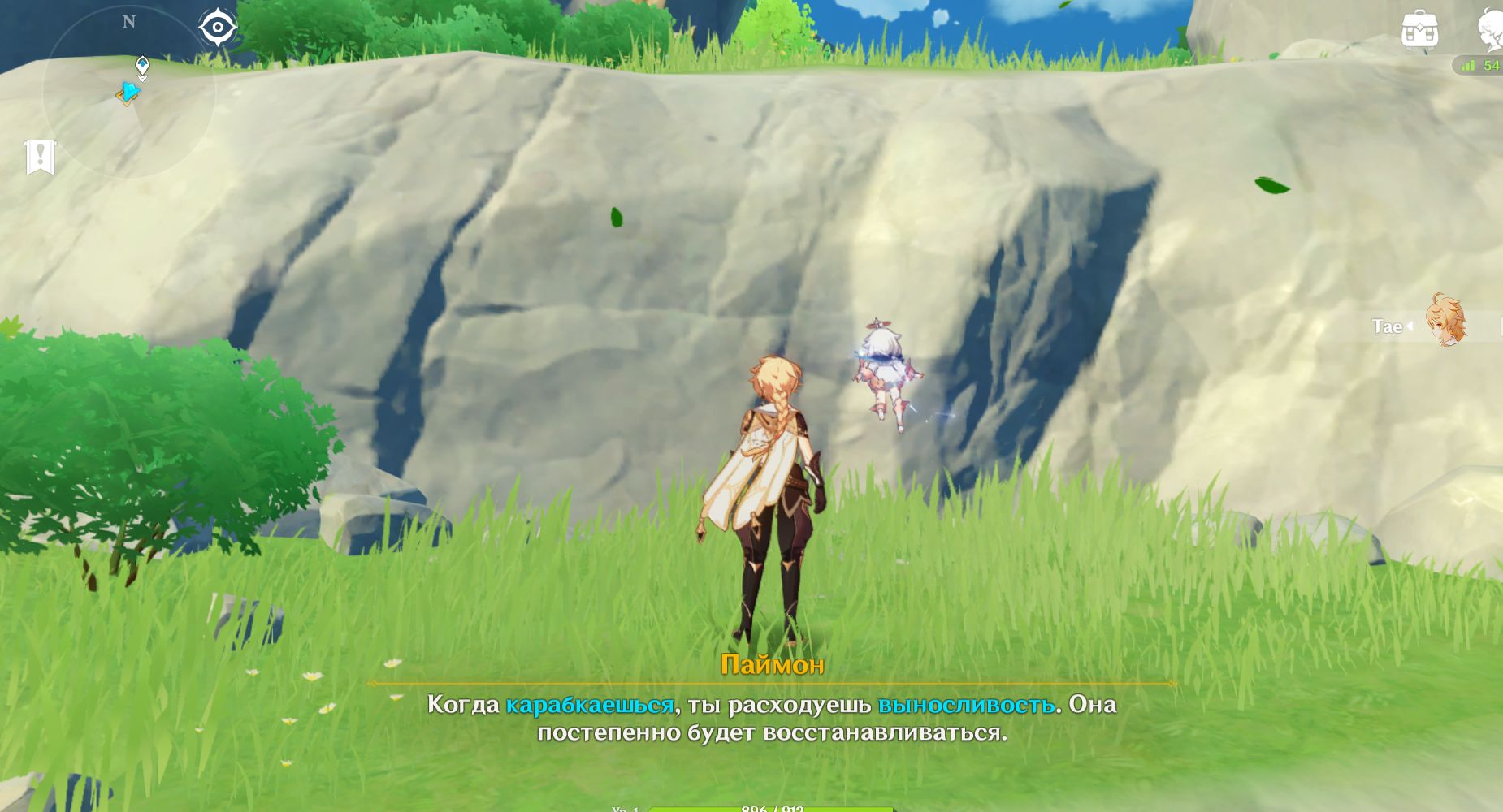Click the eye-shaped elemental sight icon
This screenshot has height=812, width=1503.
point(218,28)
